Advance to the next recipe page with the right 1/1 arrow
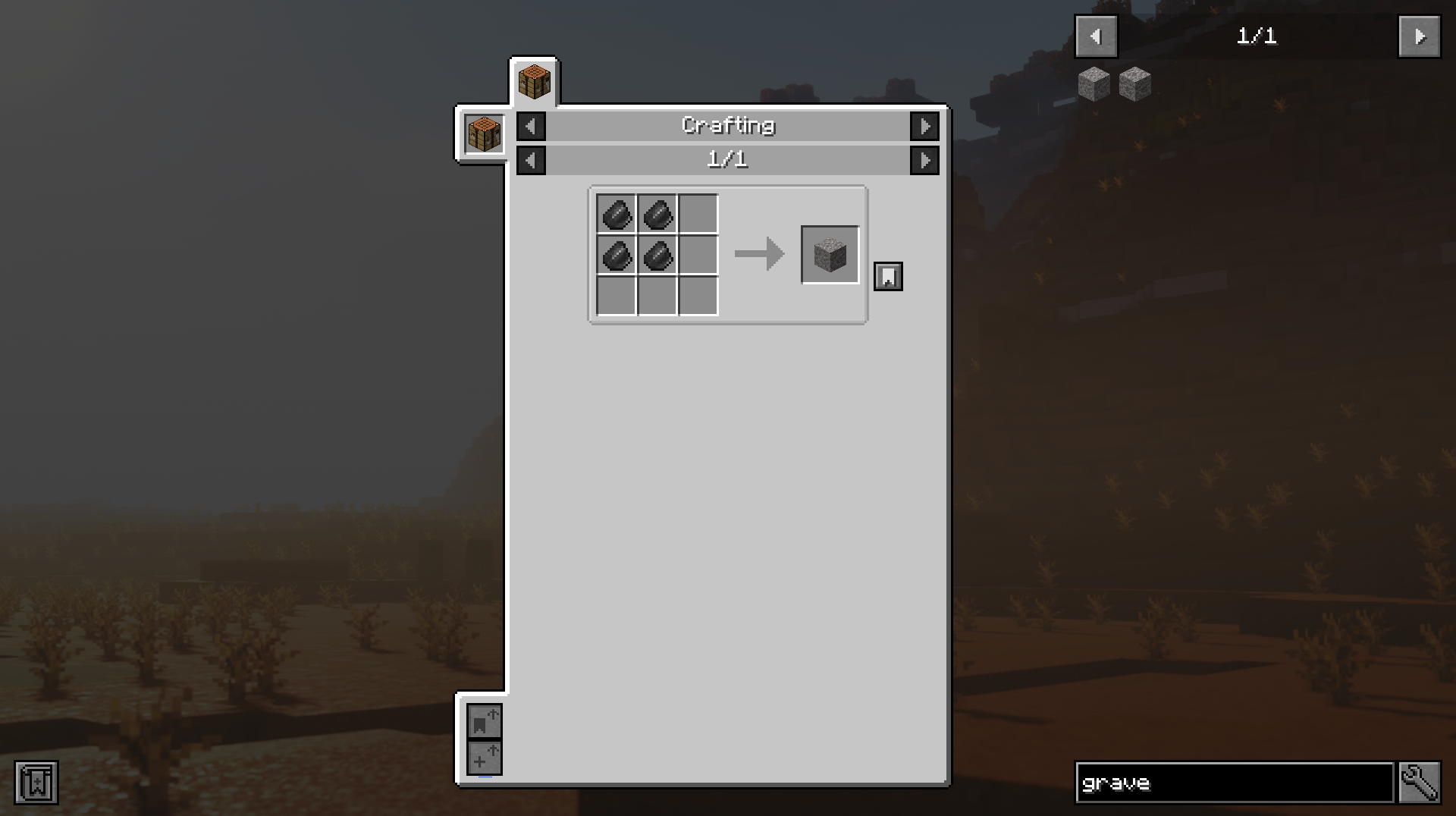Image resolution: width=1456 pixels, height=816 pixels. (924, 160)
